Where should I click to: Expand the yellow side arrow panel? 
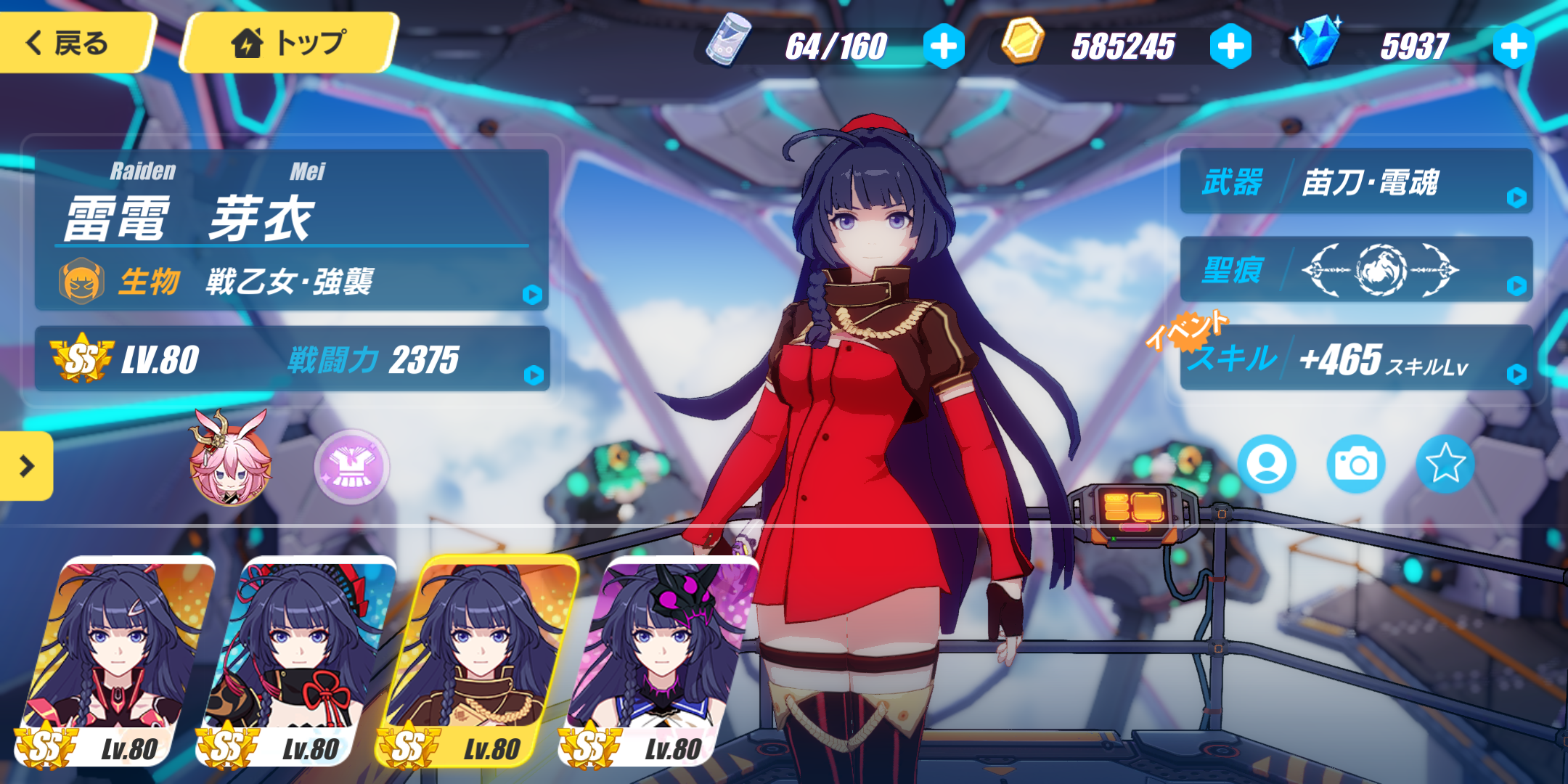click(26, 465)
